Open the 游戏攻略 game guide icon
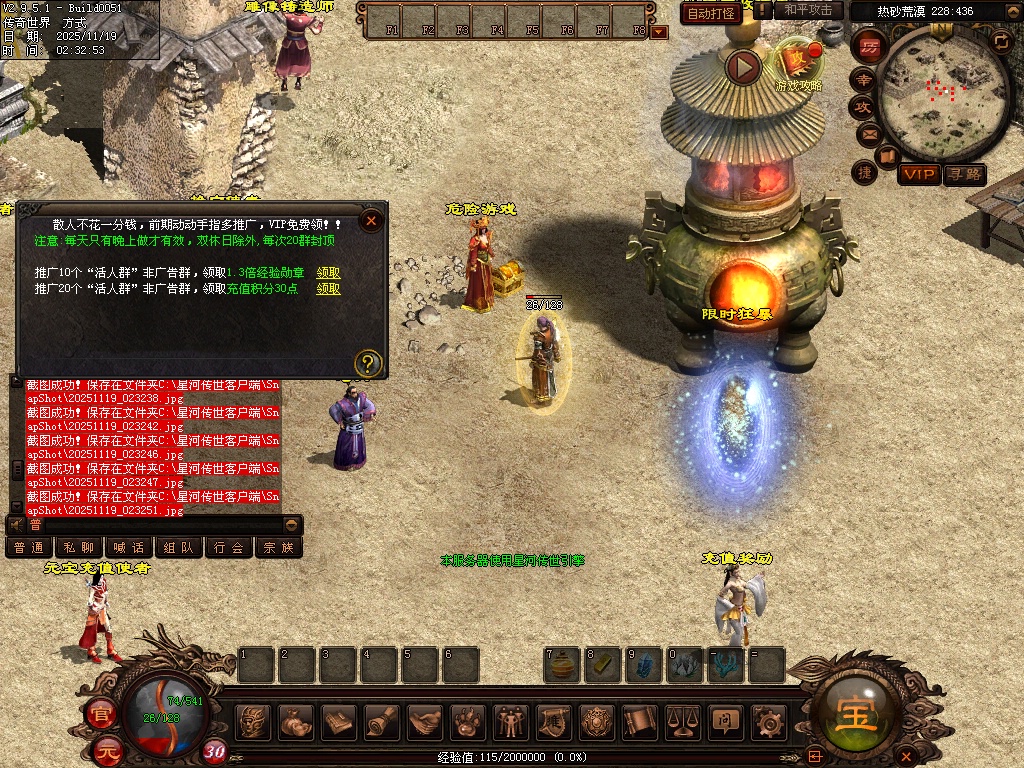This screenshot has height=768, width=1024. (x=799, y=62)
